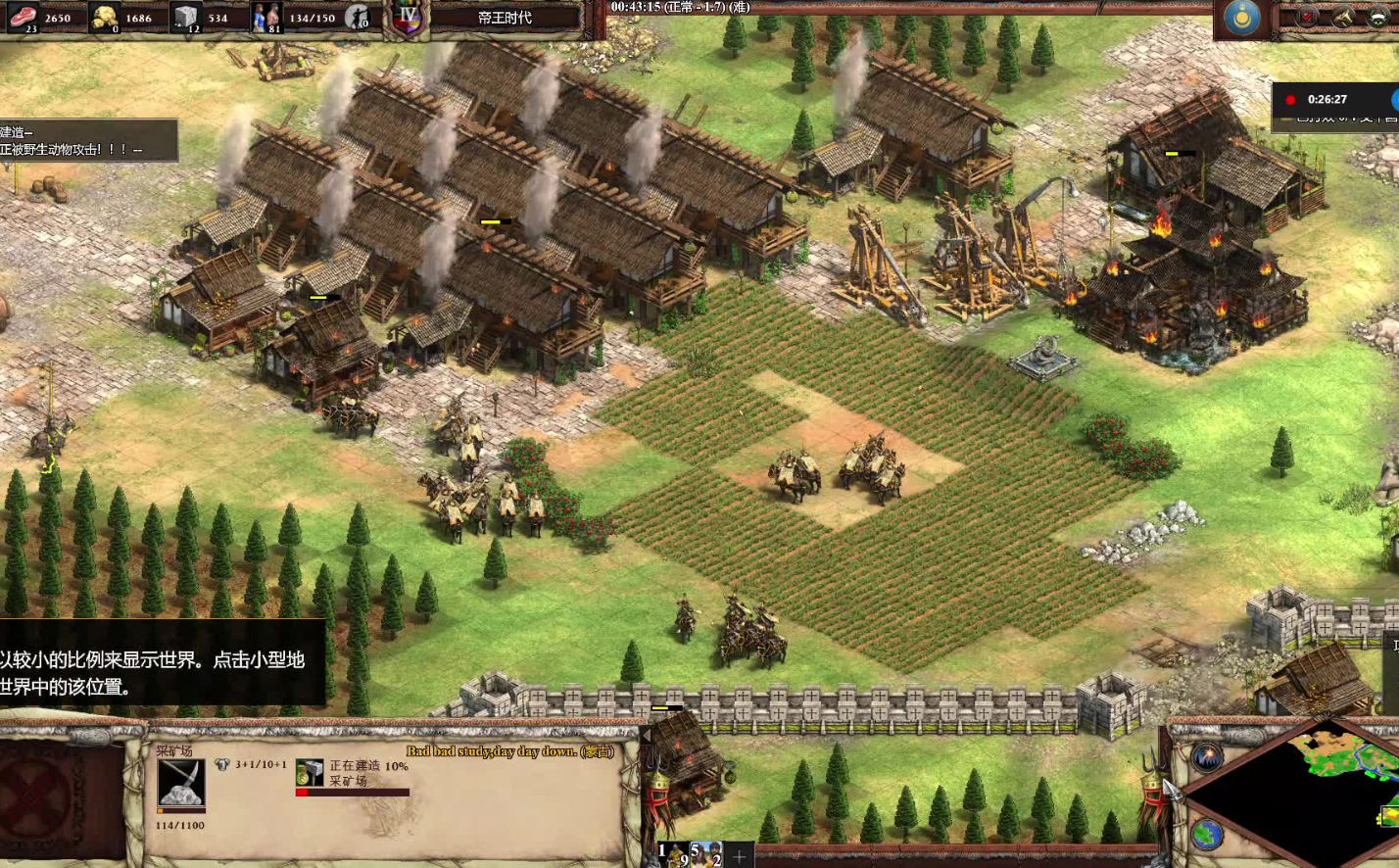Viewport: 1399px width, 868px height.
Task: Click the population icon
Action: pyautogui.click(x=266, y=17)
